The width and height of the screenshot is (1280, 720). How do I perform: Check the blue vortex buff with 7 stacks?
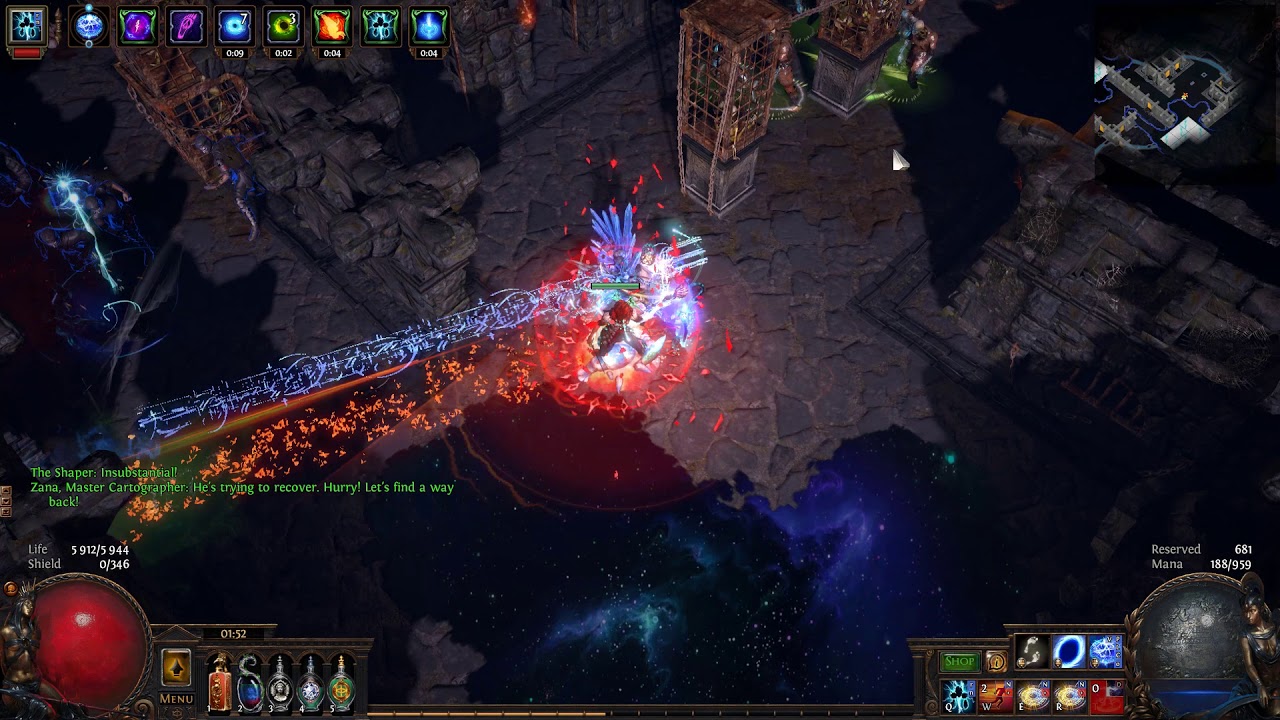pyautogui.click(x=235, y=26)
